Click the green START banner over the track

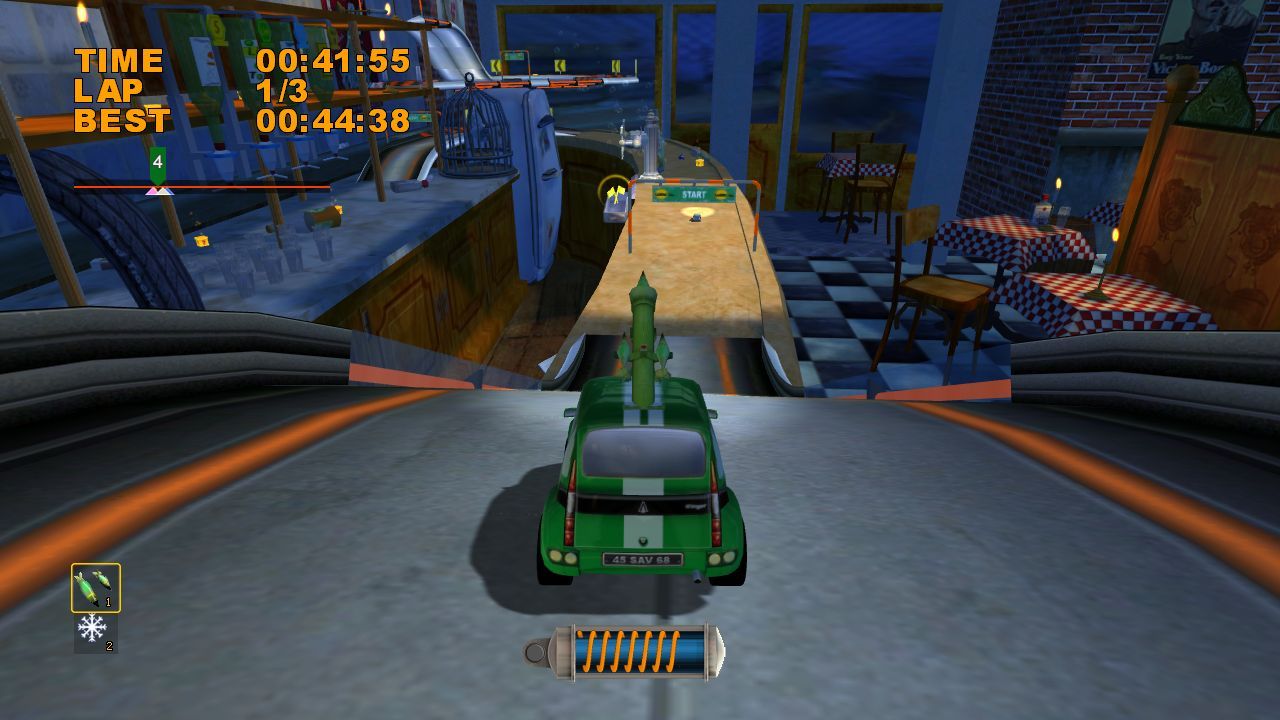pos(693,193)
